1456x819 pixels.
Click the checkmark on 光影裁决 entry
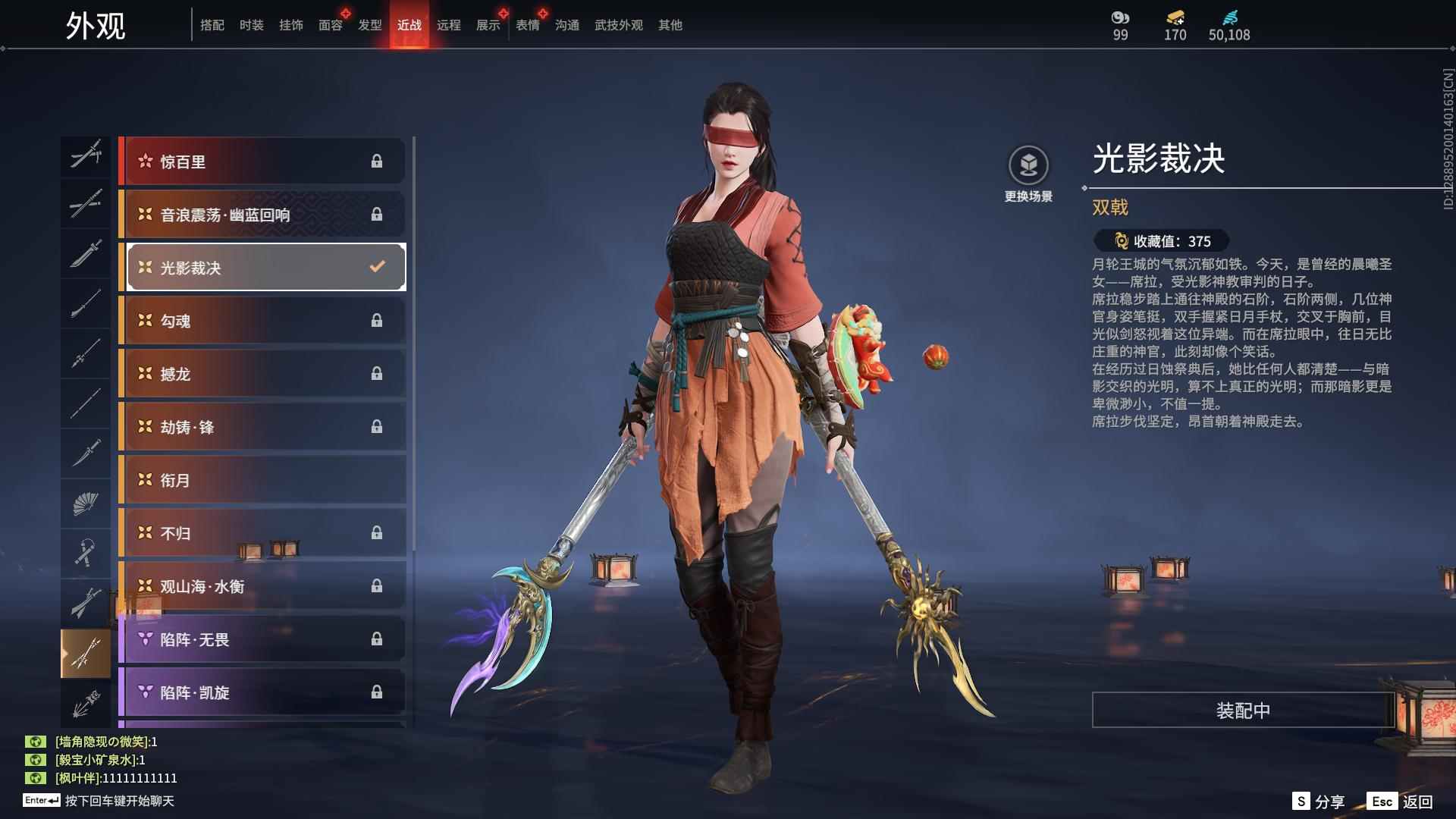(375, 265)
